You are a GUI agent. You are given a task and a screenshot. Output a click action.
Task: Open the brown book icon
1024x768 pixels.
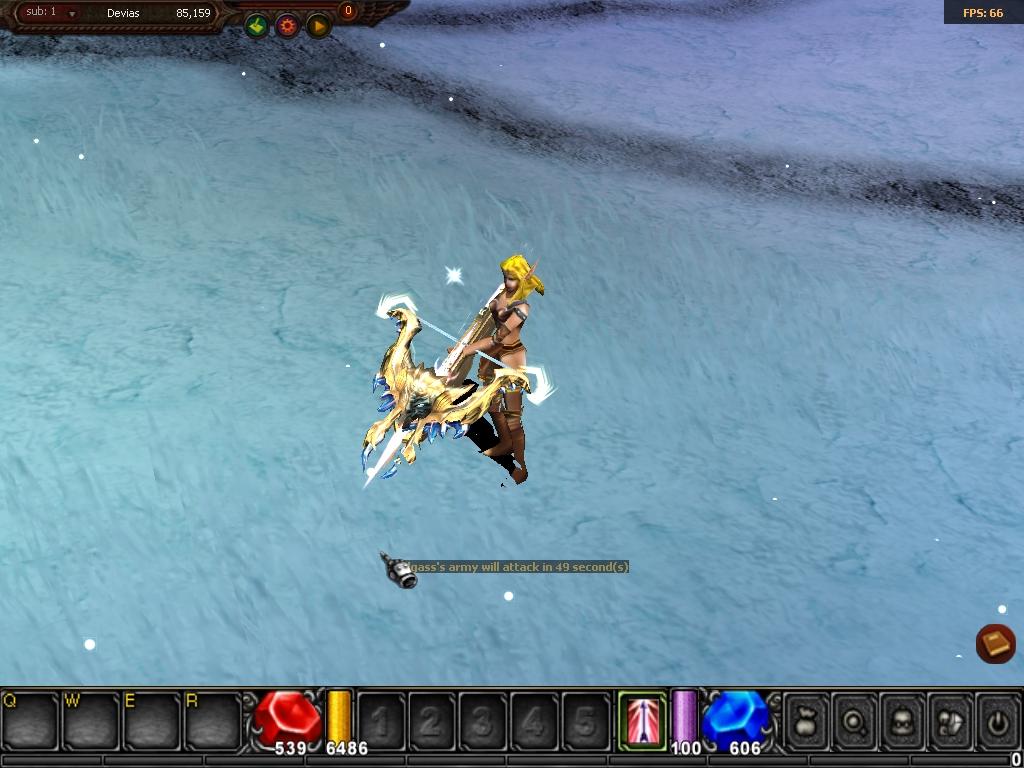996,643
